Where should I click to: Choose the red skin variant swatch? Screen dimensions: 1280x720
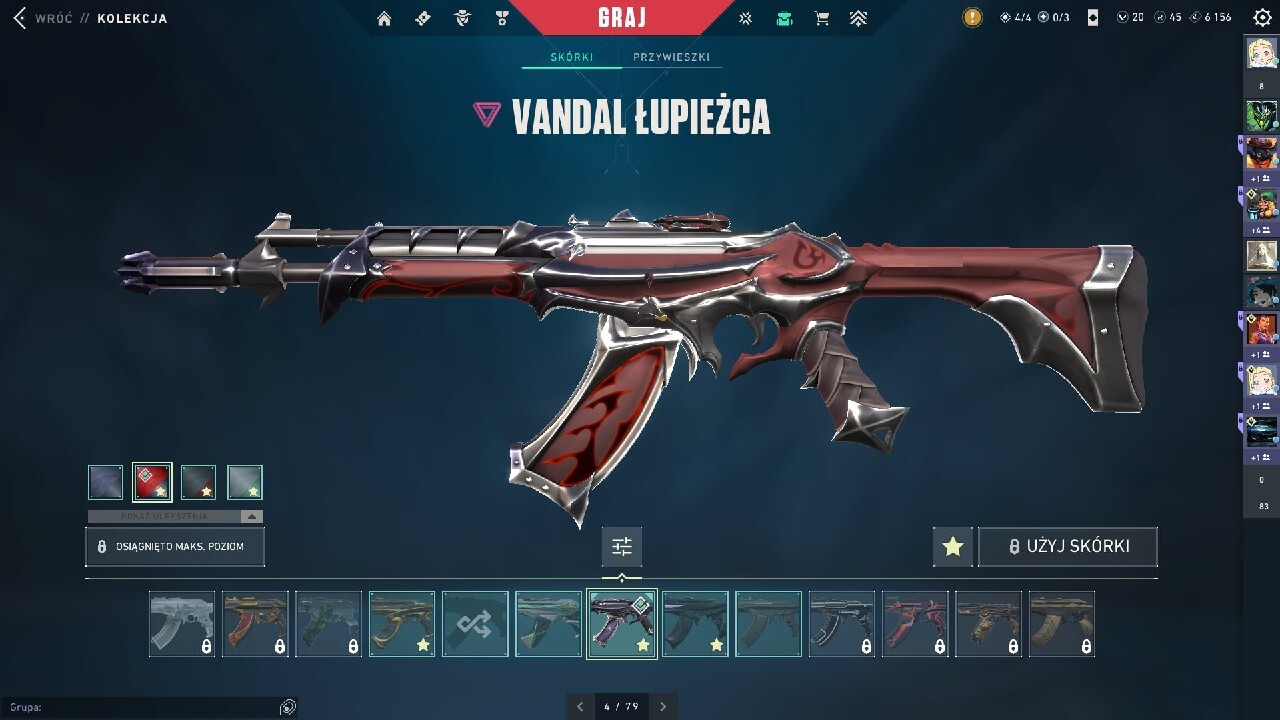(152, 482)
